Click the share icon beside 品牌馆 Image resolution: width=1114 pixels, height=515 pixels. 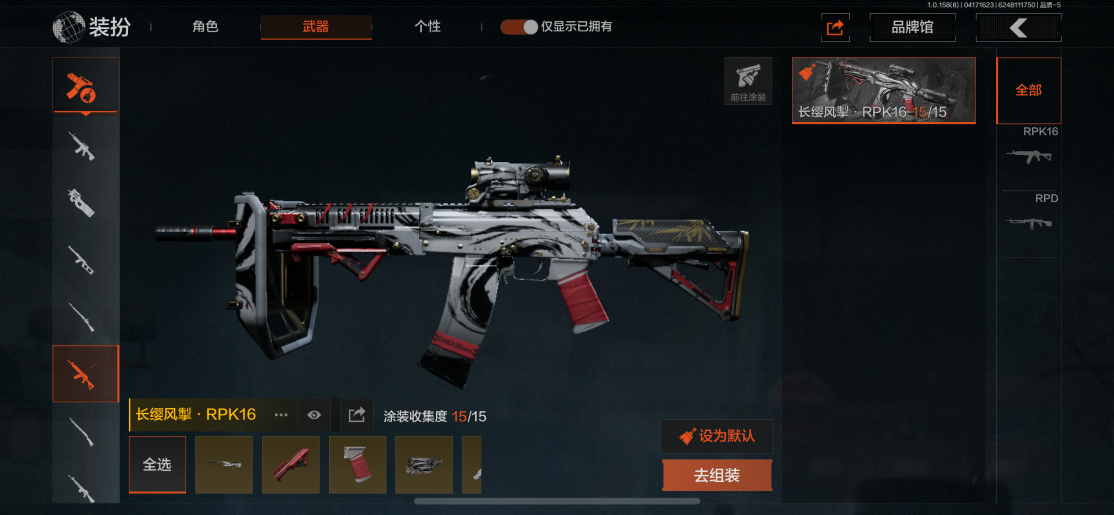click(x=836, y=28)
